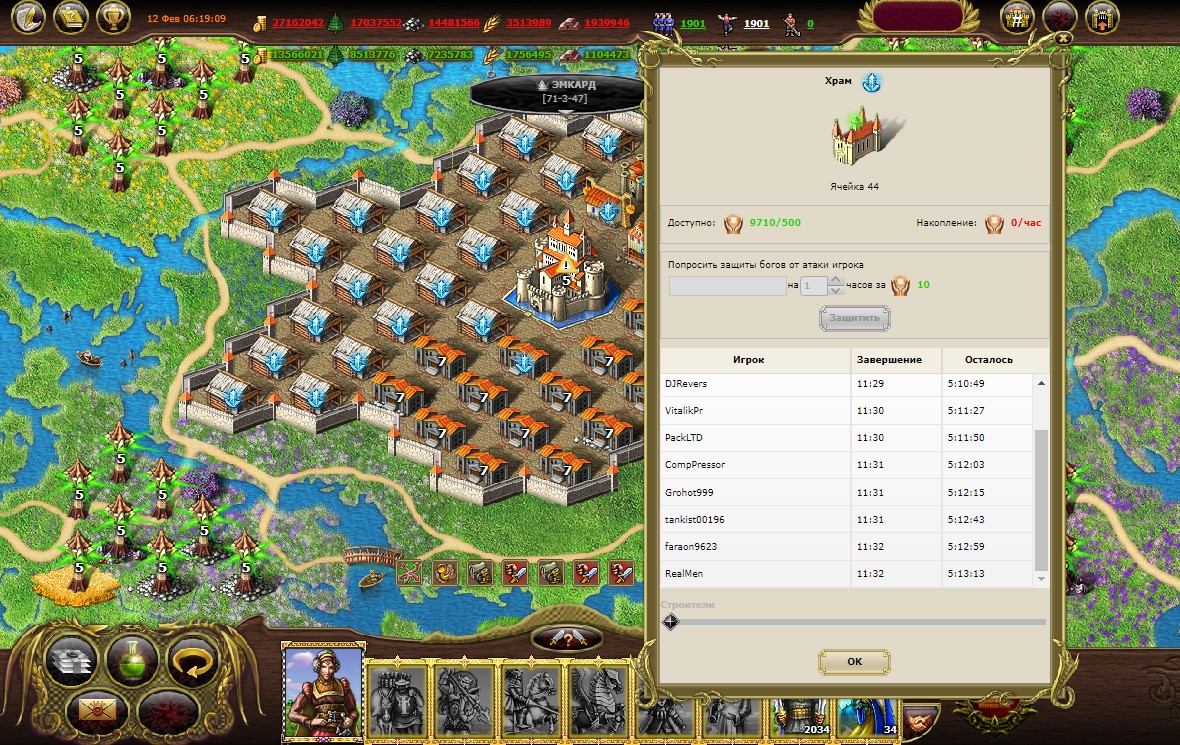Click the Защитить button
Screen dimensions: 1180x745
coord(854,318)
